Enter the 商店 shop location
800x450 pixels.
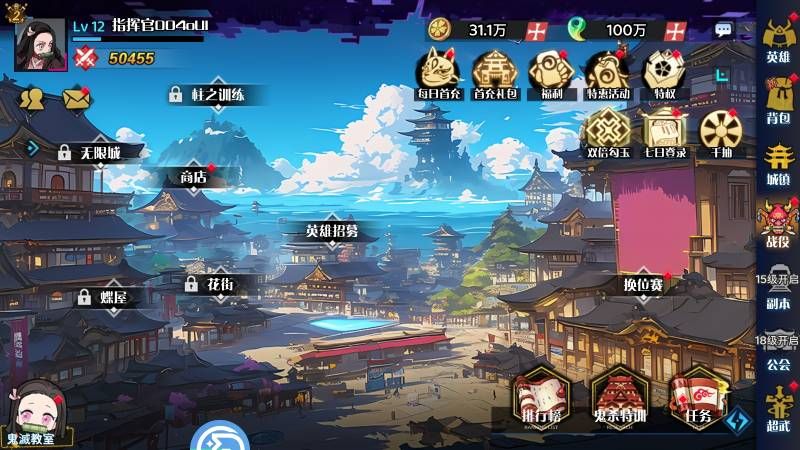pyautogui.click(x=194, y=177)
